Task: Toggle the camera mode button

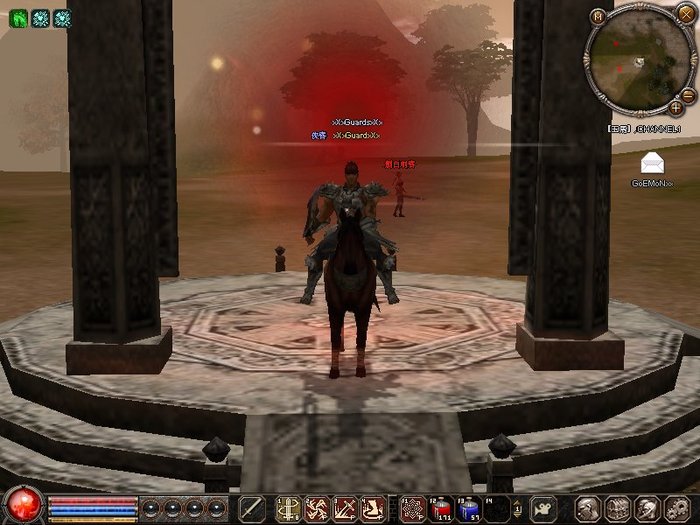Action: pyautogui.click(x=543, y=508)
